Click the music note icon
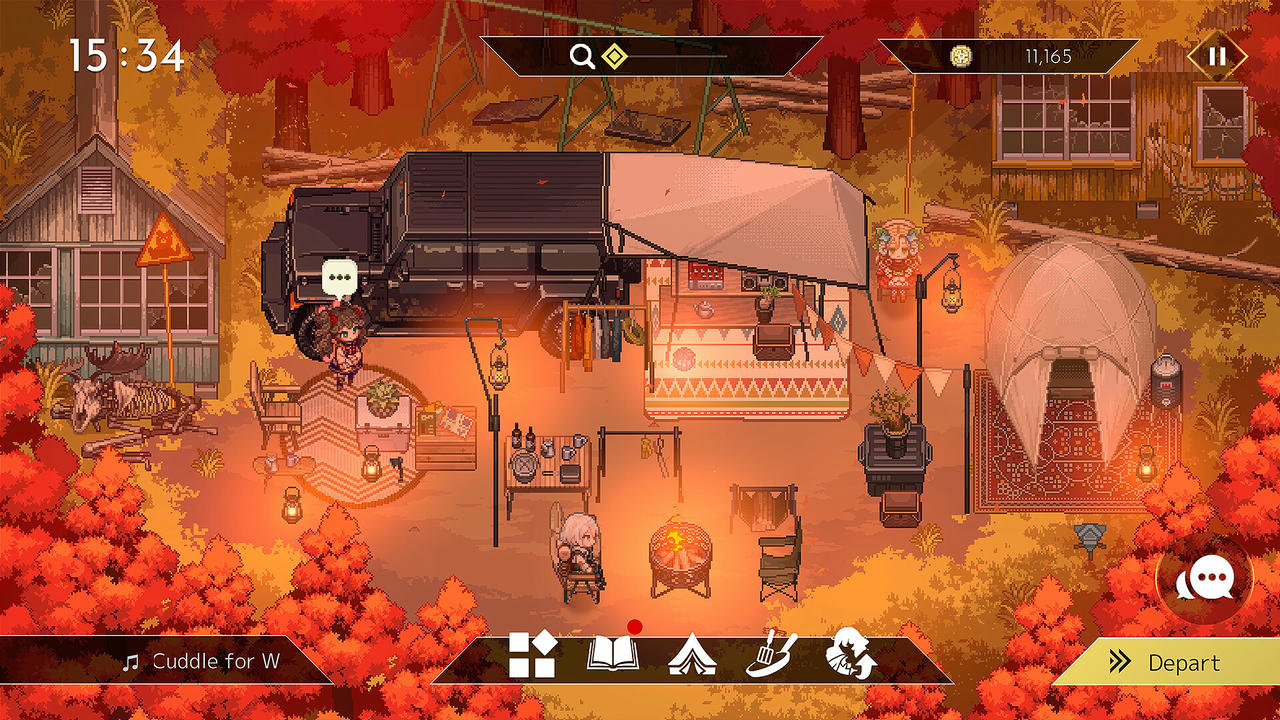This screenshot has height=720, width=1280. 131,661
